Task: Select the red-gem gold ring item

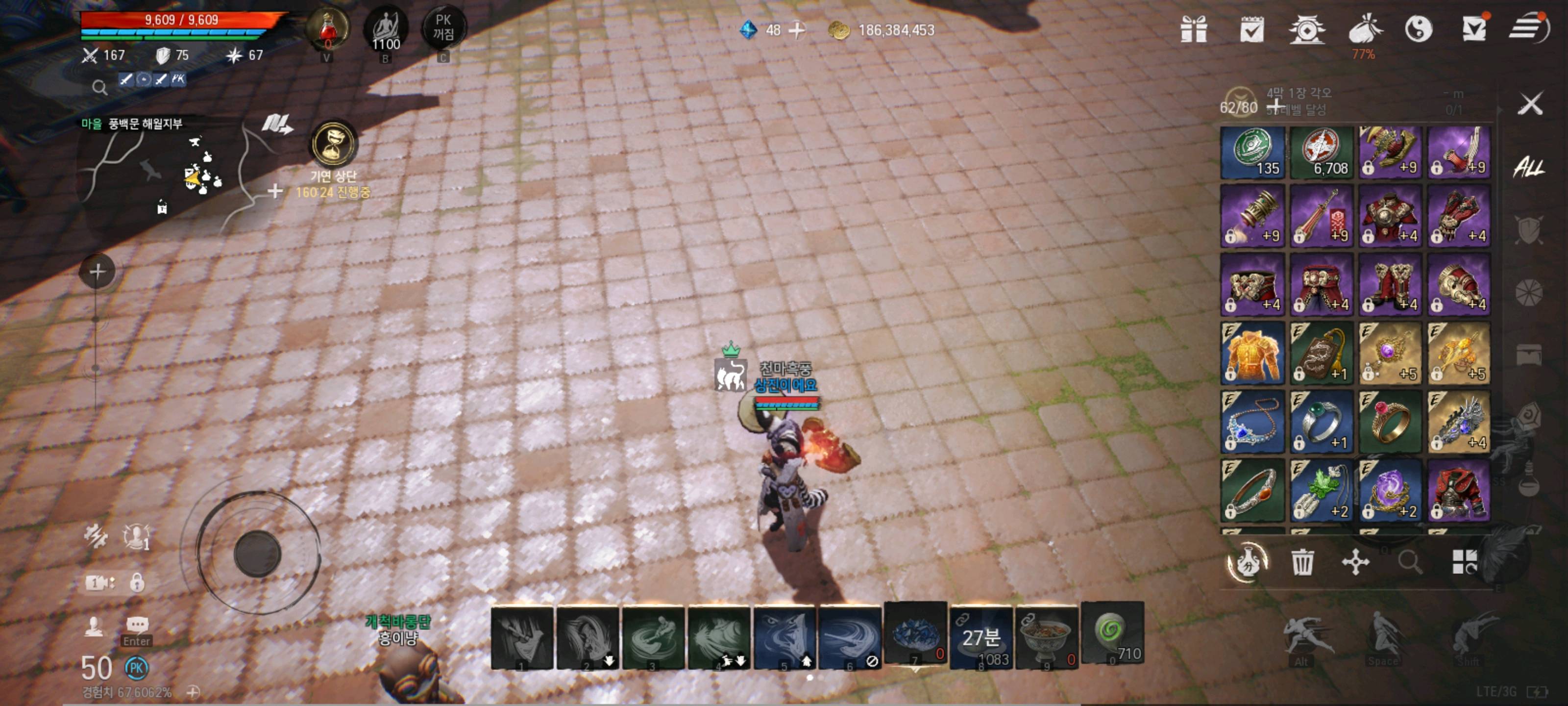Action: (1390, 422)
